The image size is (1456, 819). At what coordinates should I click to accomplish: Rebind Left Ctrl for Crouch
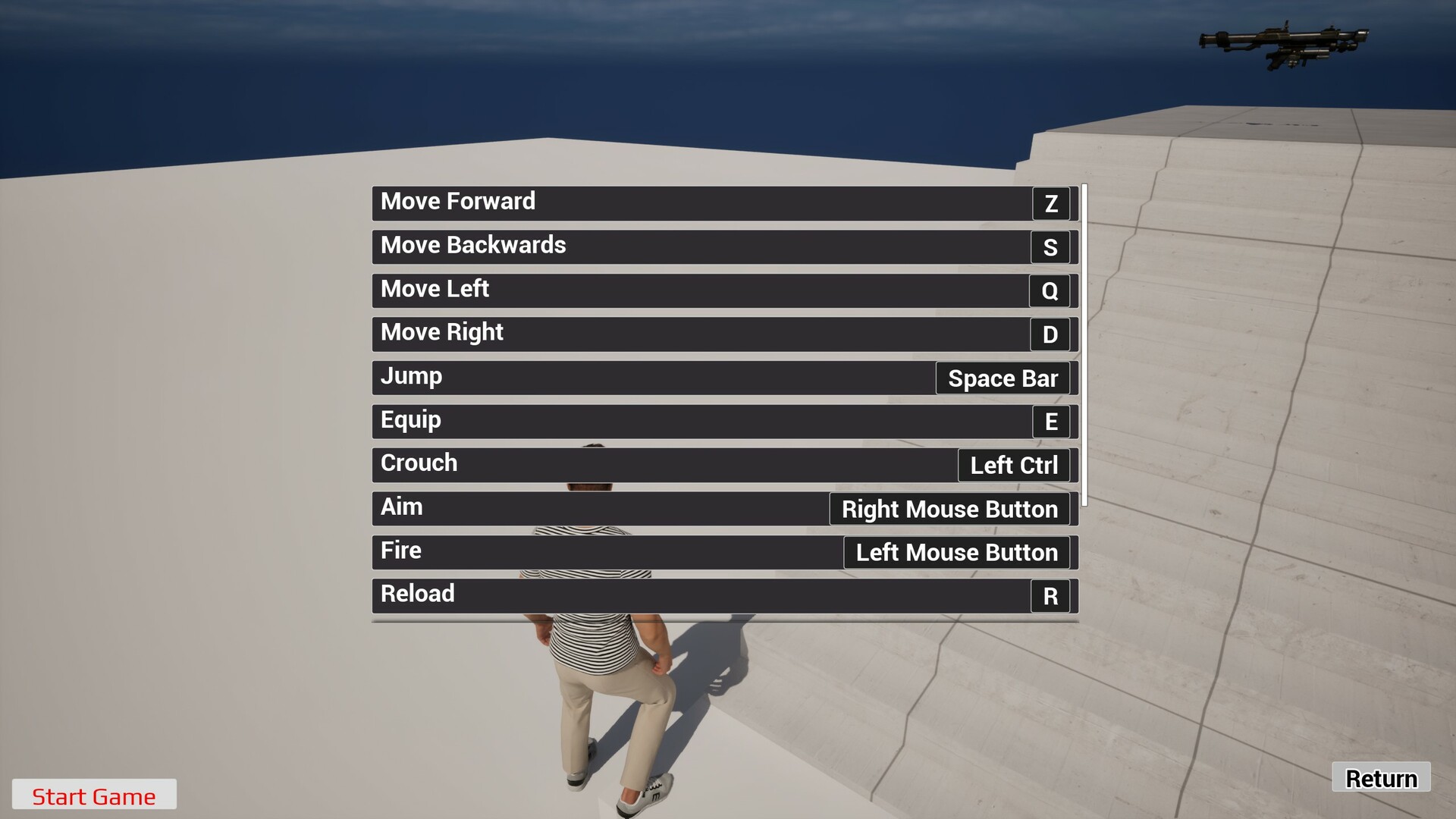(1014, 465)
